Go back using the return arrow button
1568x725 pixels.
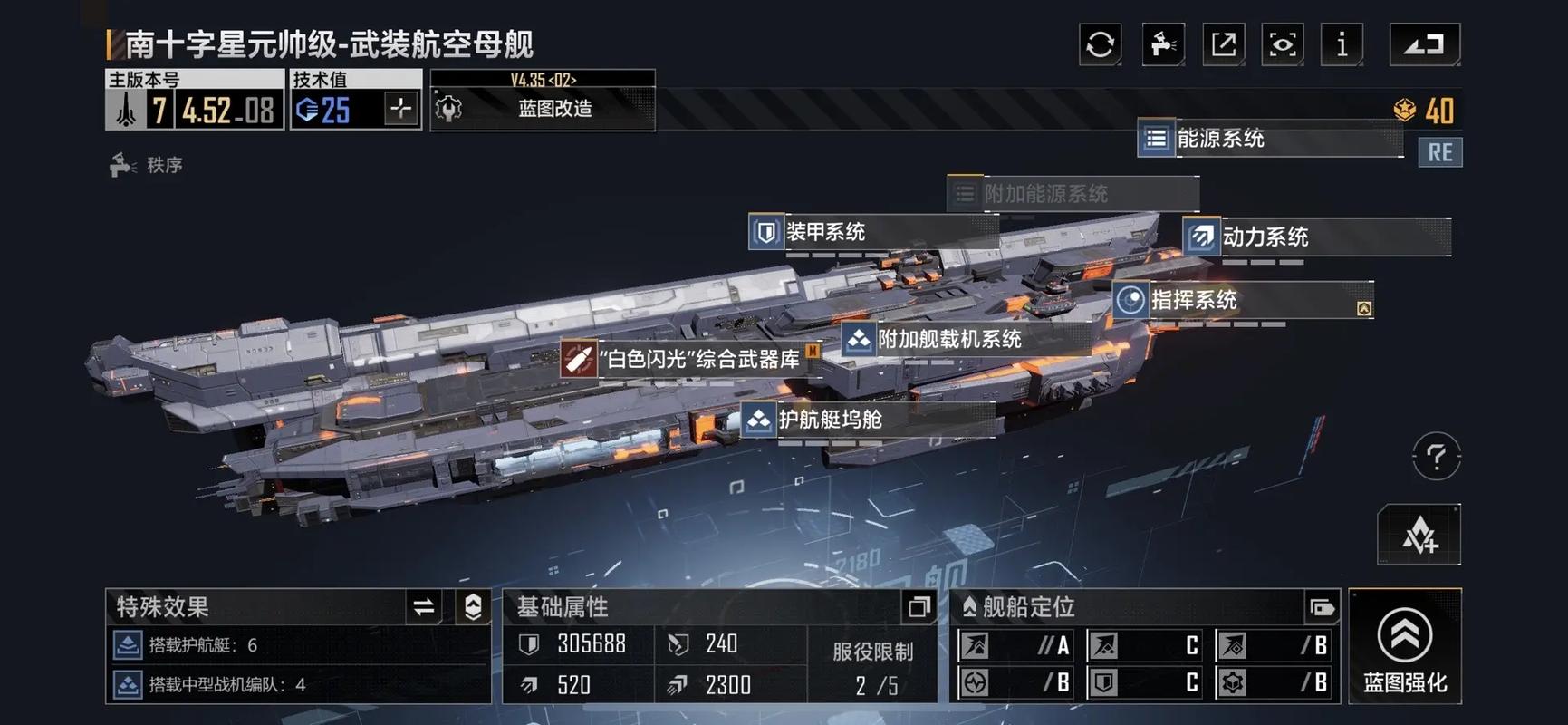[1425, 44]
